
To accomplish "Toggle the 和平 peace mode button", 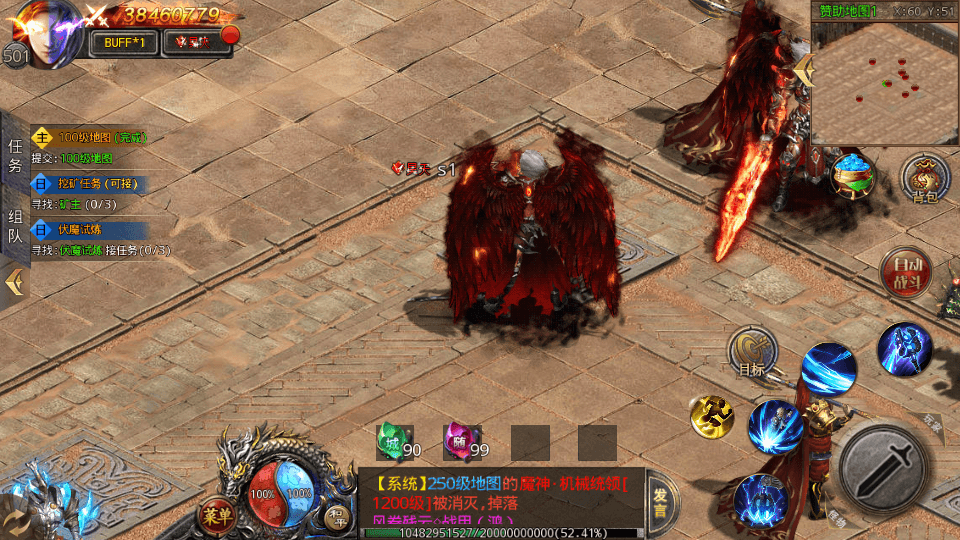I will pos(336,516).
